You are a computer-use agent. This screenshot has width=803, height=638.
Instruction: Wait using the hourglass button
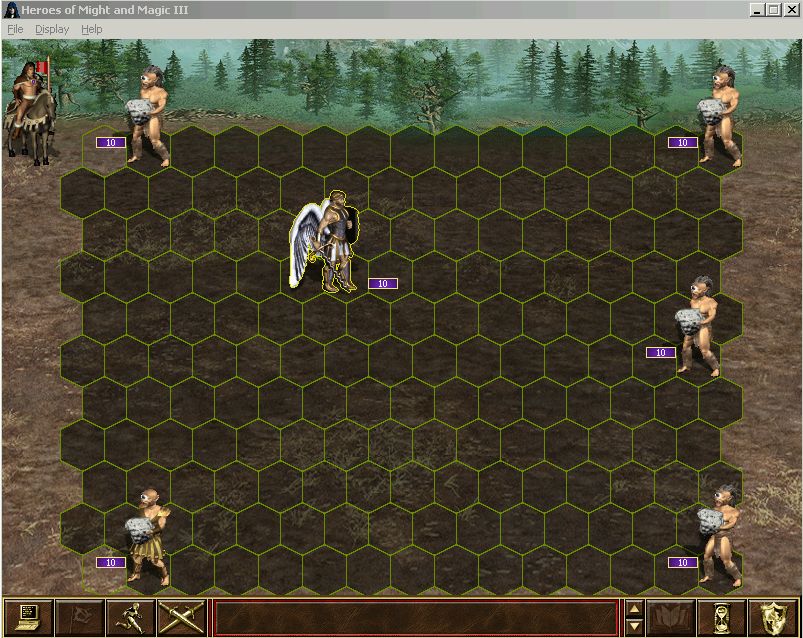tap(722, 617)
